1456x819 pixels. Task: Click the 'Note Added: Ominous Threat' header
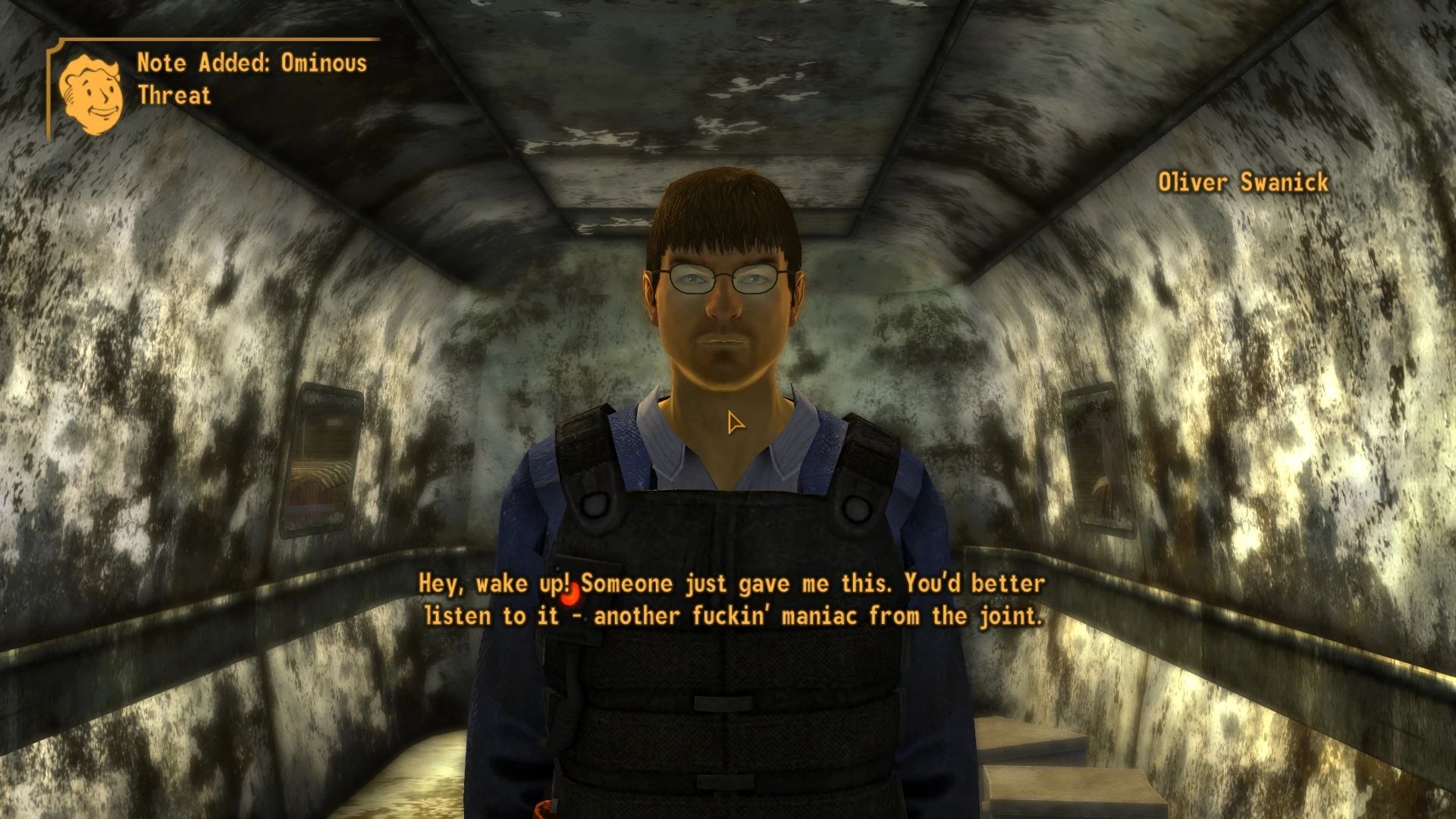(250, 78)
